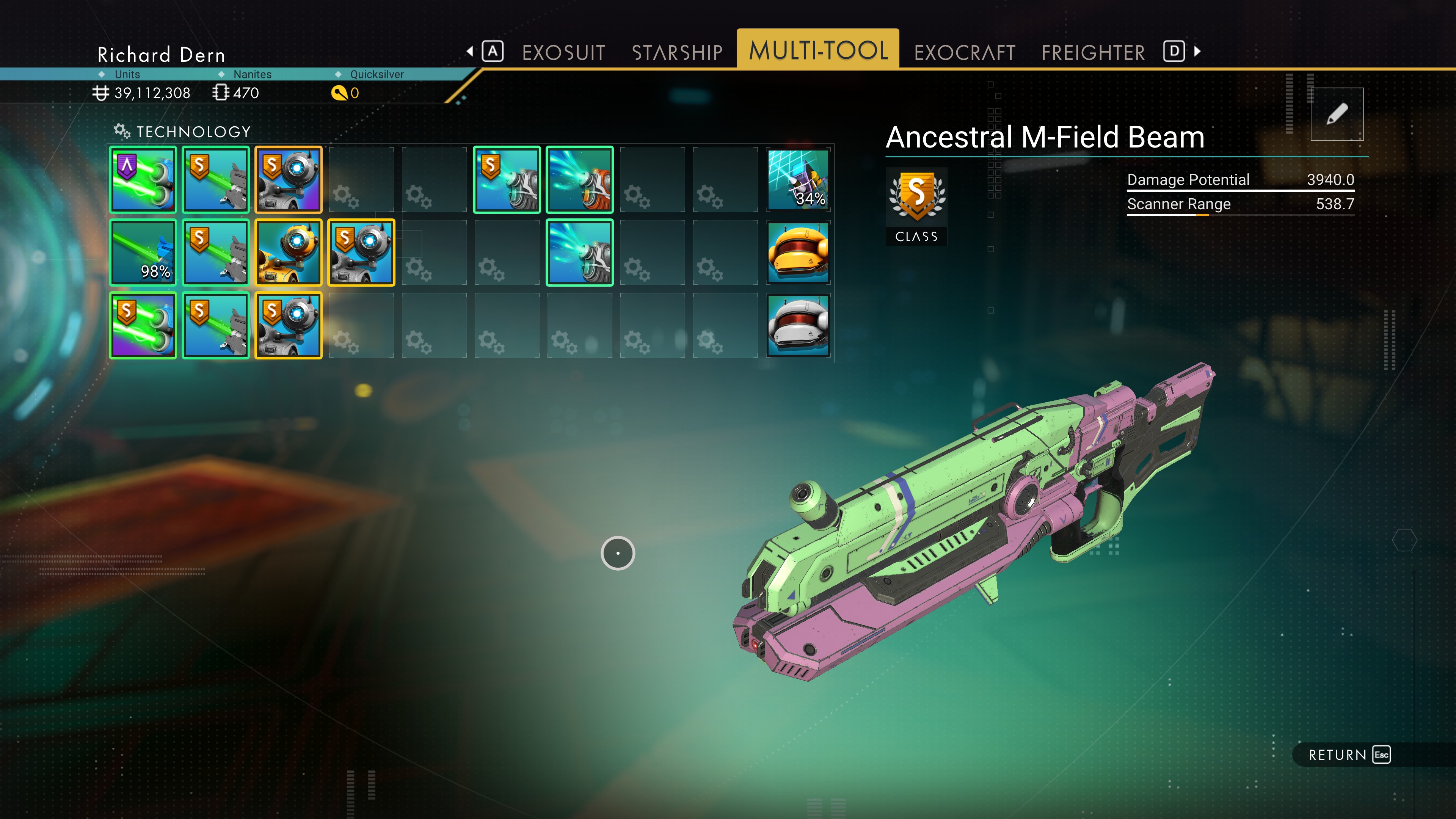Choose the Mining Beam slot at 98%
Screen dimensions: 1456x819
coord(143,253)
